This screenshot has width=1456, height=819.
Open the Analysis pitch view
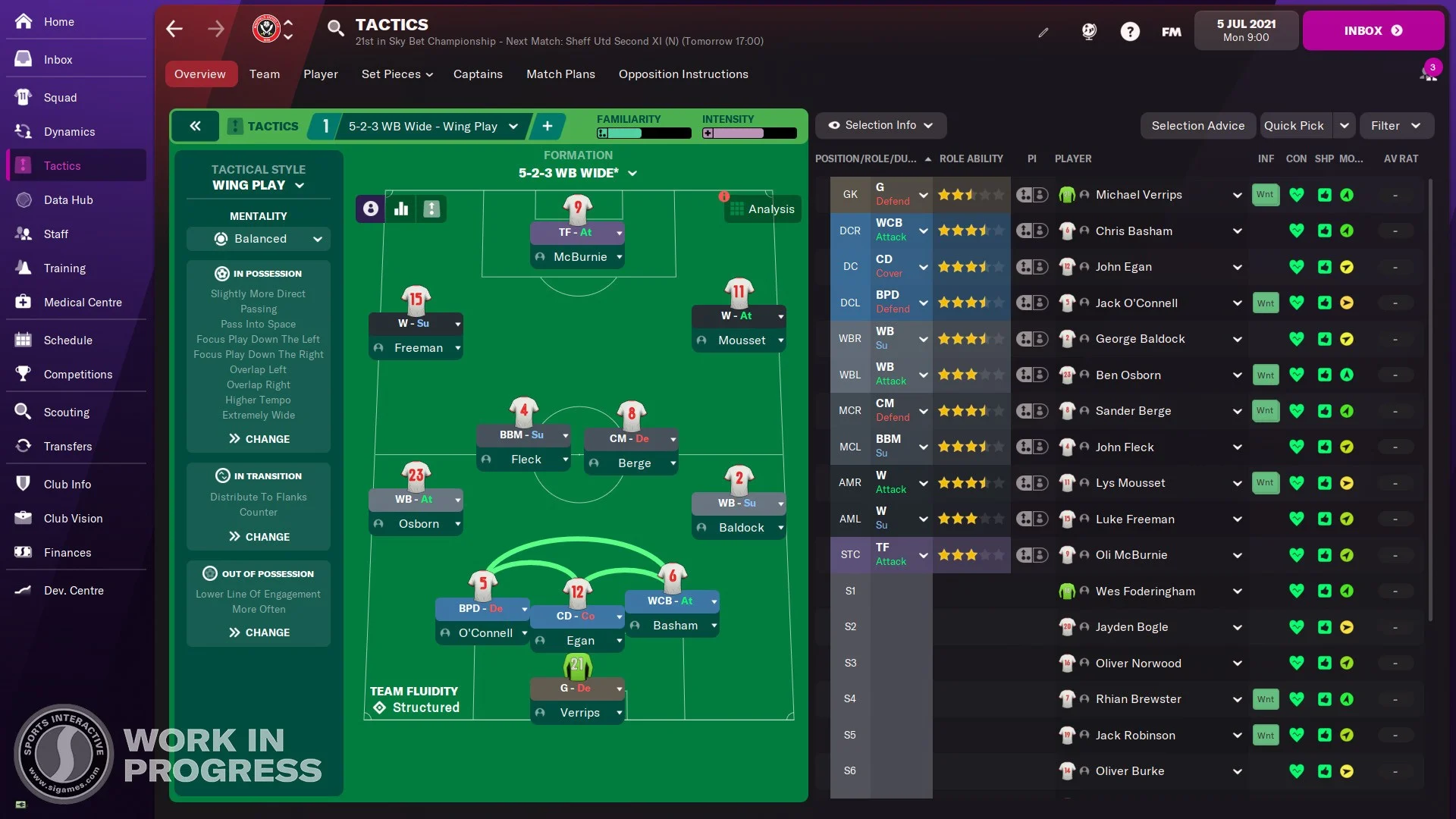click(x=763, y=209)
